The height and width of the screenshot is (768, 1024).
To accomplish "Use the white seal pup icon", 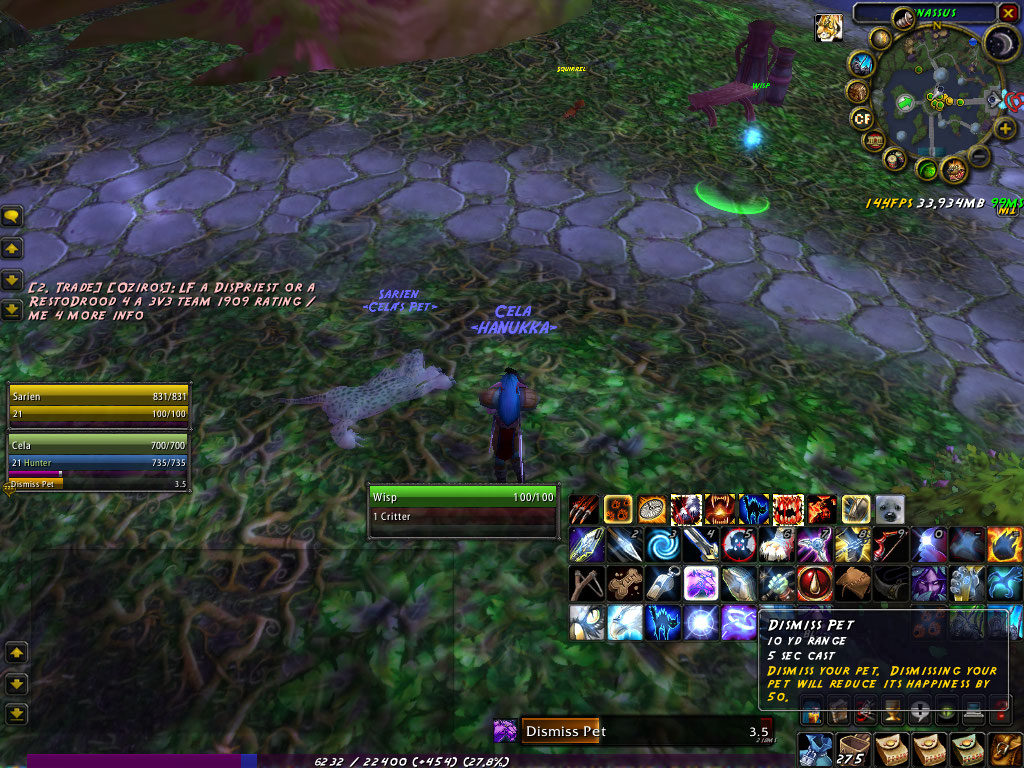I will (890, 509).
